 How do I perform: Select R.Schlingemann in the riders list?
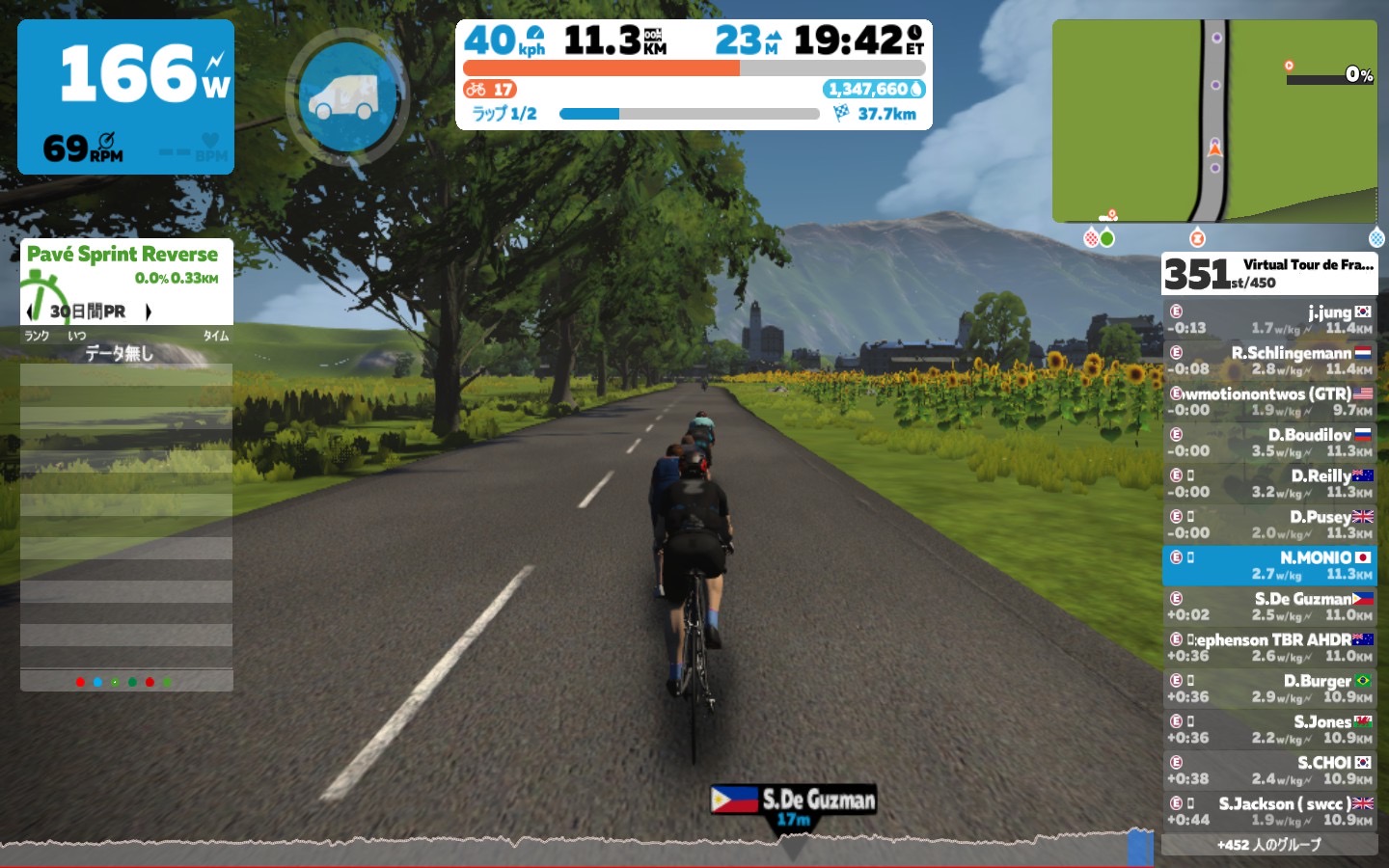tap(1268, 361)
